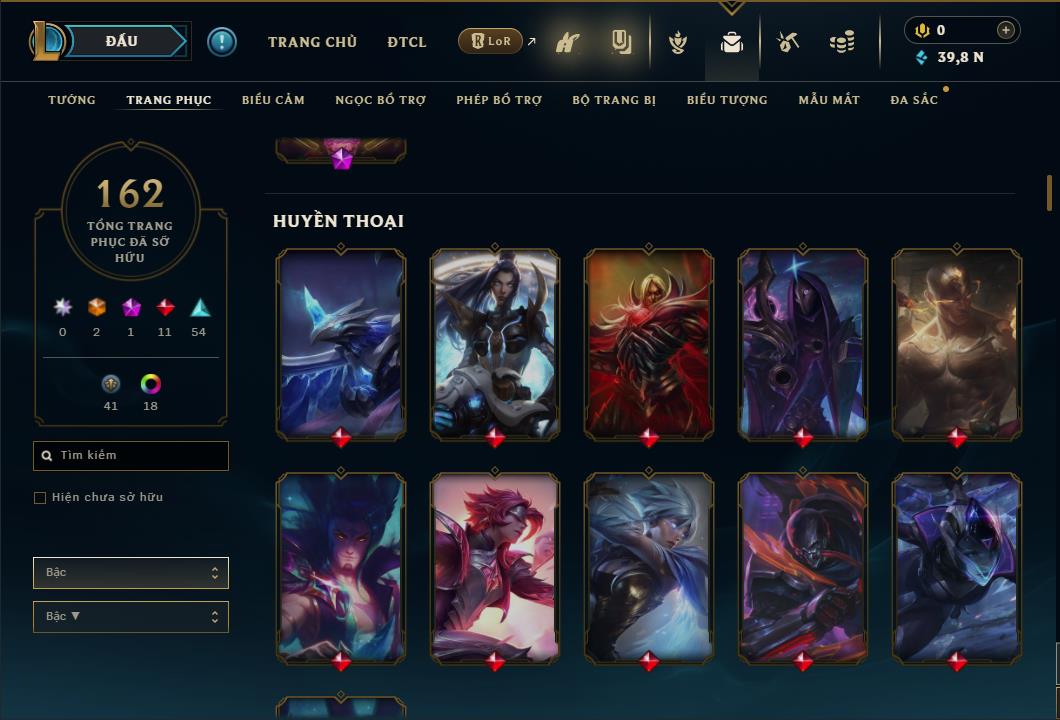Open the TRANG CHỦ home page
Viewport: 1060px width, 720px height.
[312, 42]
